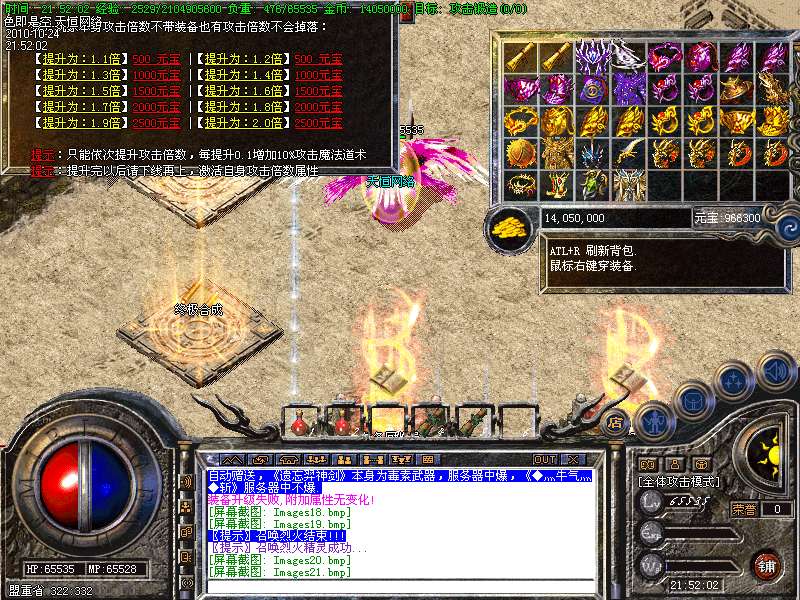Pick the golden crown ring in the inventory
Viewport: 800px width, 600px height.
pos(520,184)
